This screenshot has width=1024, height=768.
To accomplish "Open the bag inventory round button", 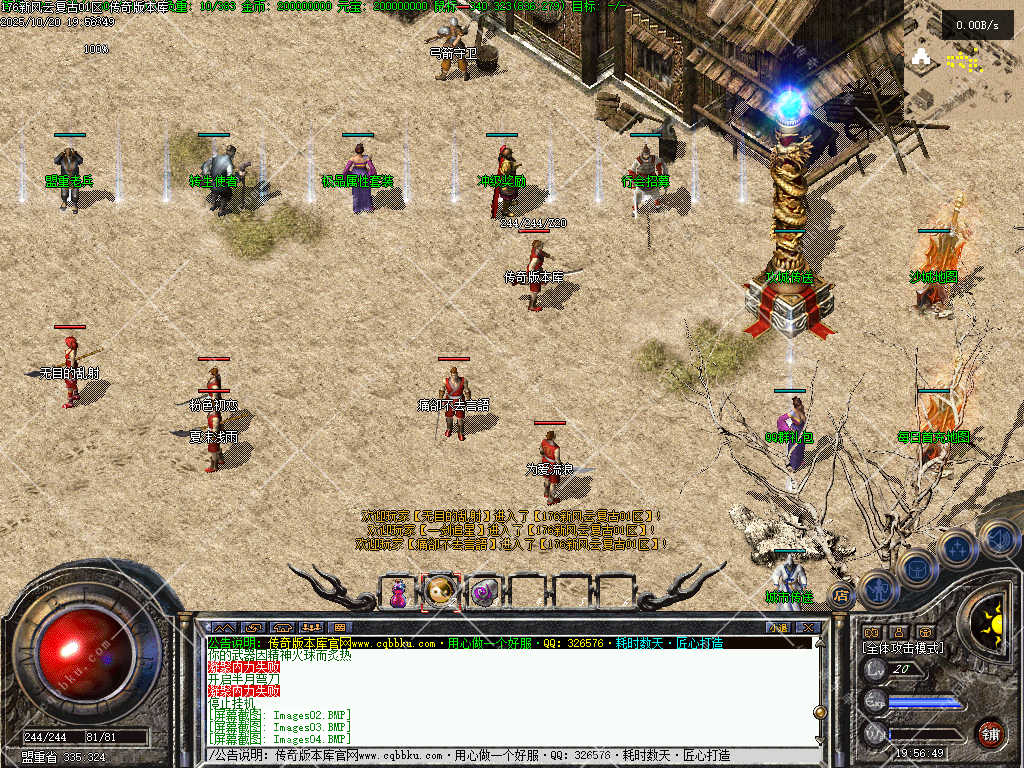I will (x=916, y=569).
